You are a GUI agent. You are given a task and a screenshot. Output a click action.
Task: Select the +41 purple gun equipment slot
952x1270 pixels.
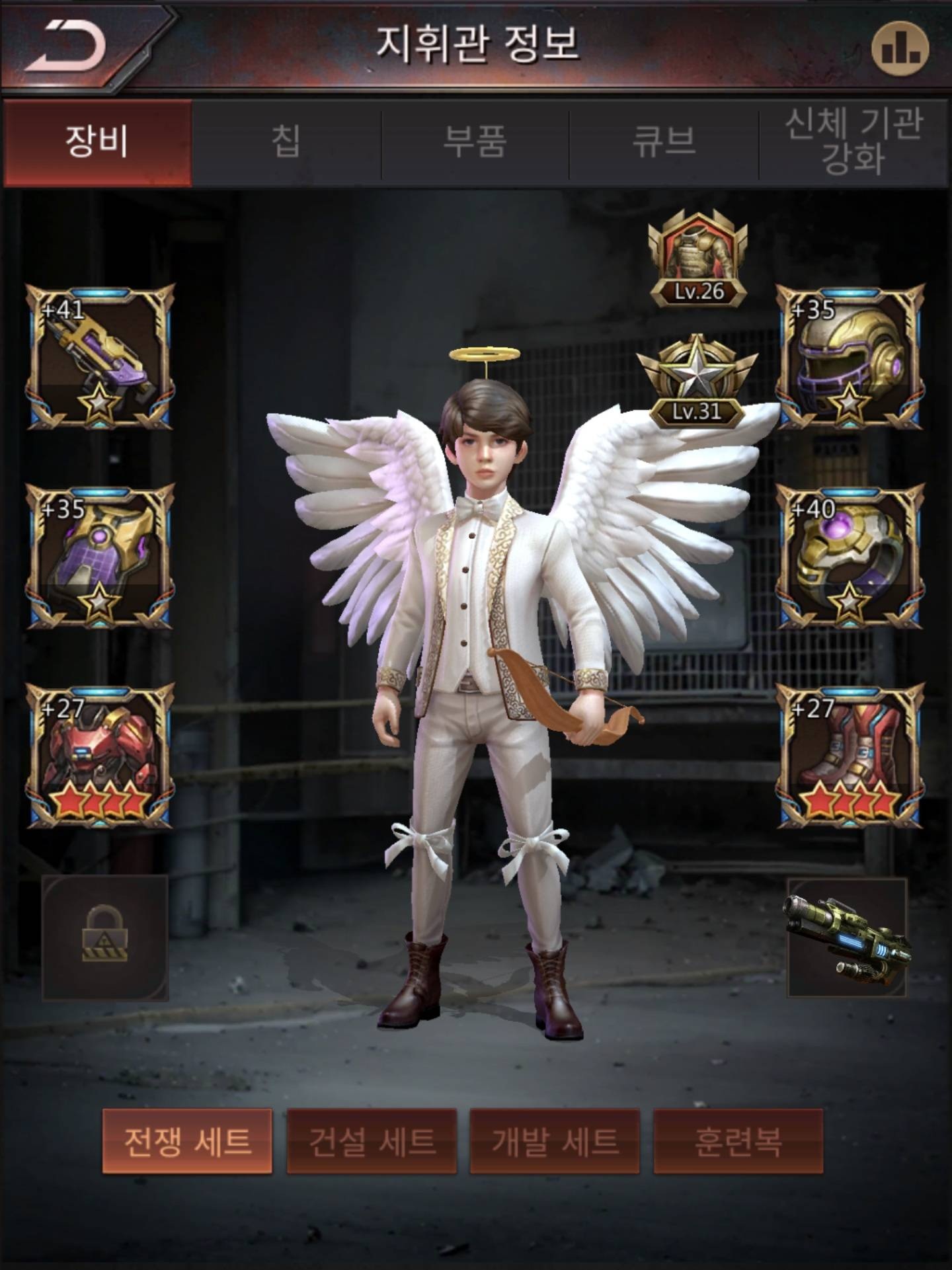(100, 357)
